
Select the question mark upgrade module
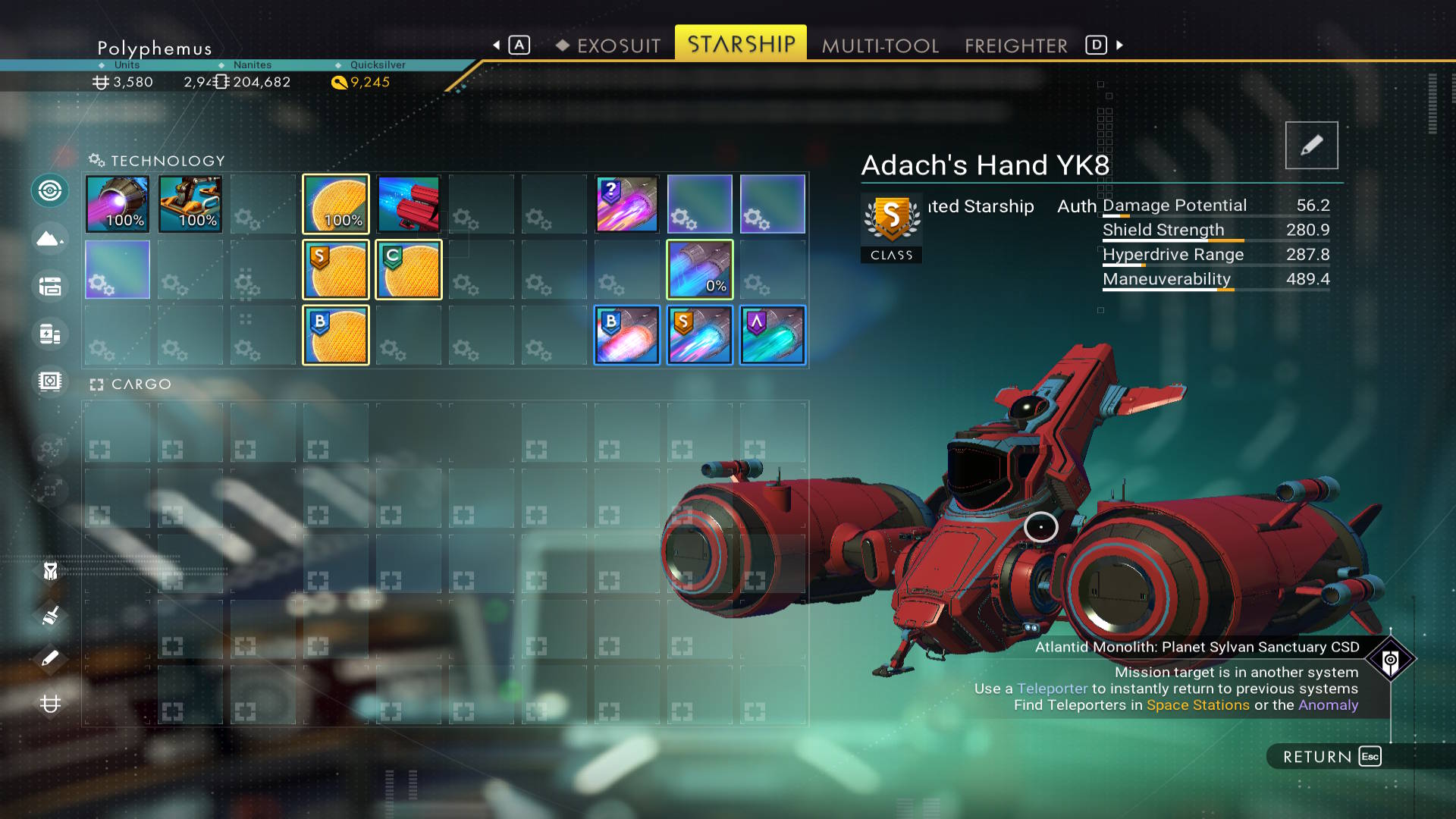(627, 204)
